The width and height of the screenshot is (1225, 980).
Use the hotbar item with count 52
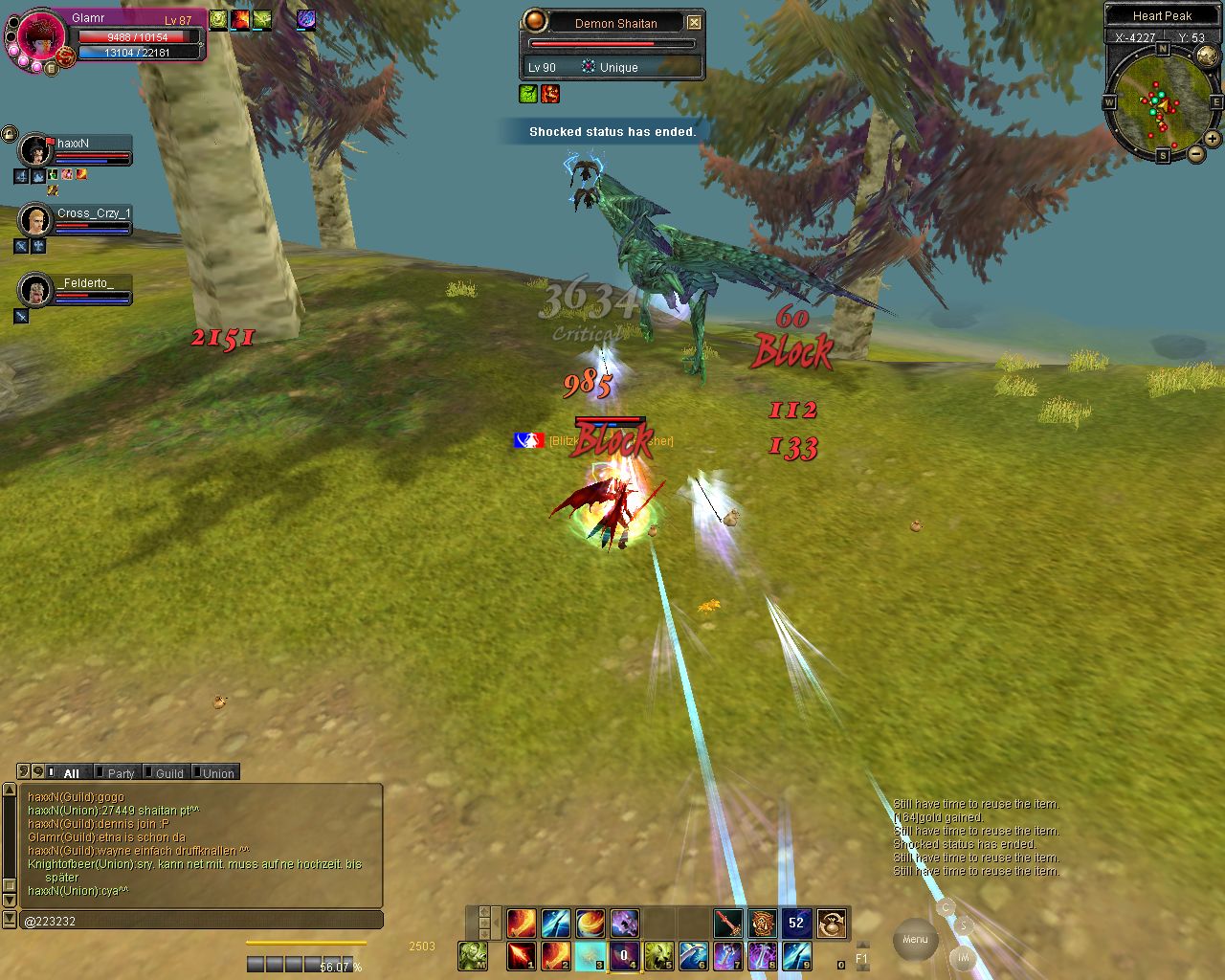796,924
